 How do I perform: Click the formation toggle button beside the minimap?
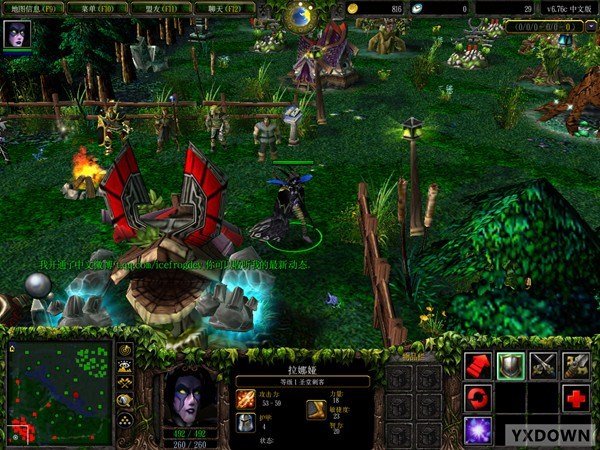coord(126,420)
